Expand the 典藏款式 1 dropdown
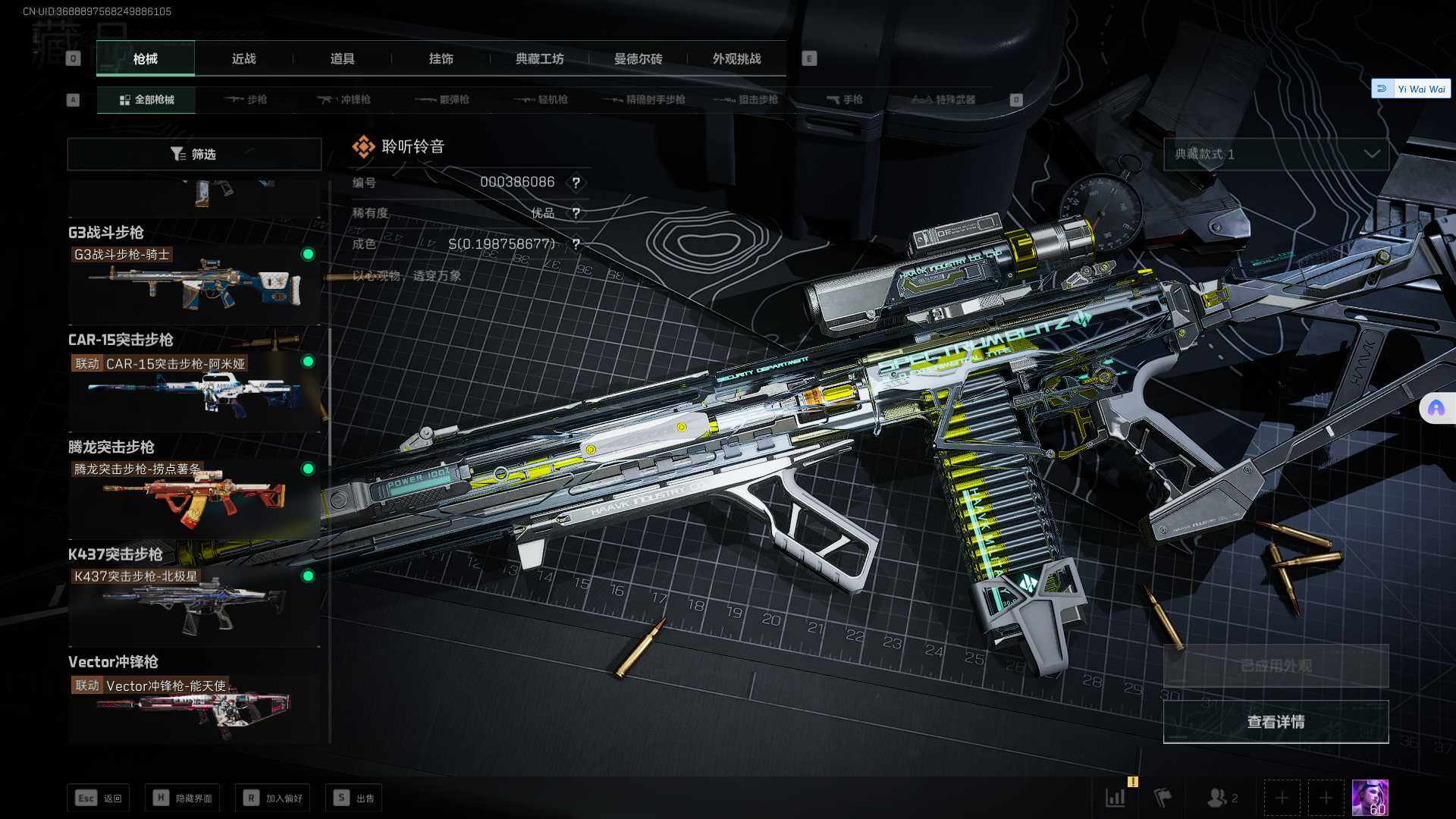This screenshot has width=1456, height=819. (x=1276, y=155)
